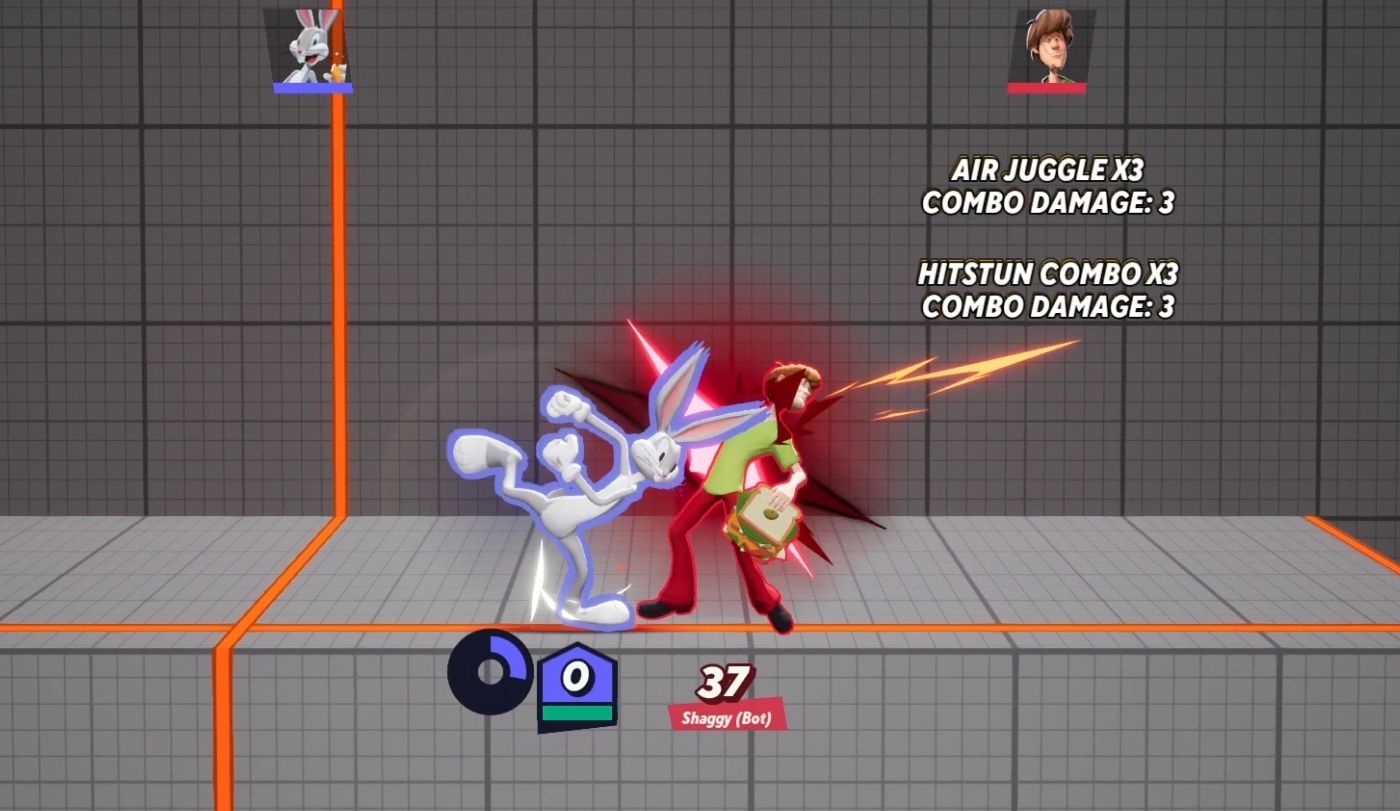Click the Shaggy (Bot) label text
The height and width of the screenshot is (811, 1400).
[725, 716]
